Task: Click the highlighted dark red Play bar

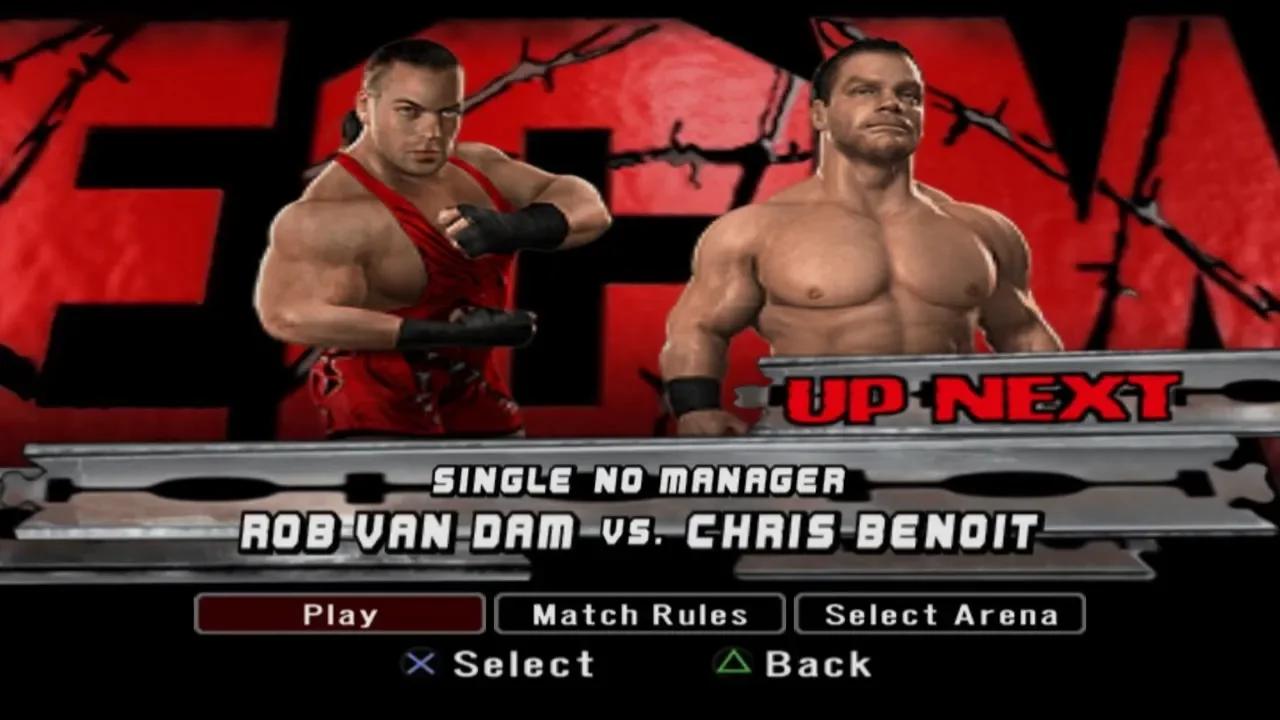Action: (339, 614)
